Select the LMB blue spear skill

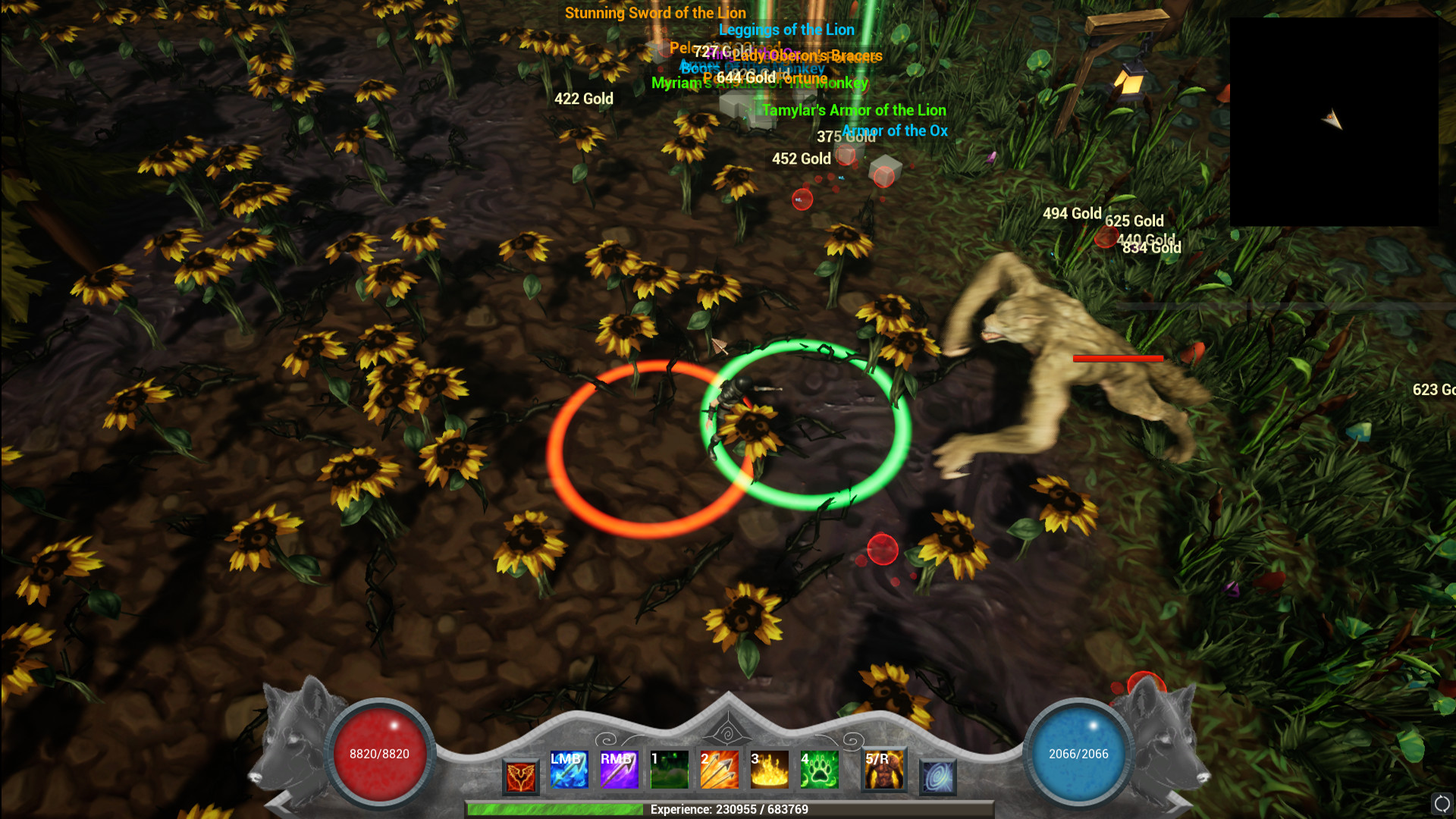[x=569, y=769]
